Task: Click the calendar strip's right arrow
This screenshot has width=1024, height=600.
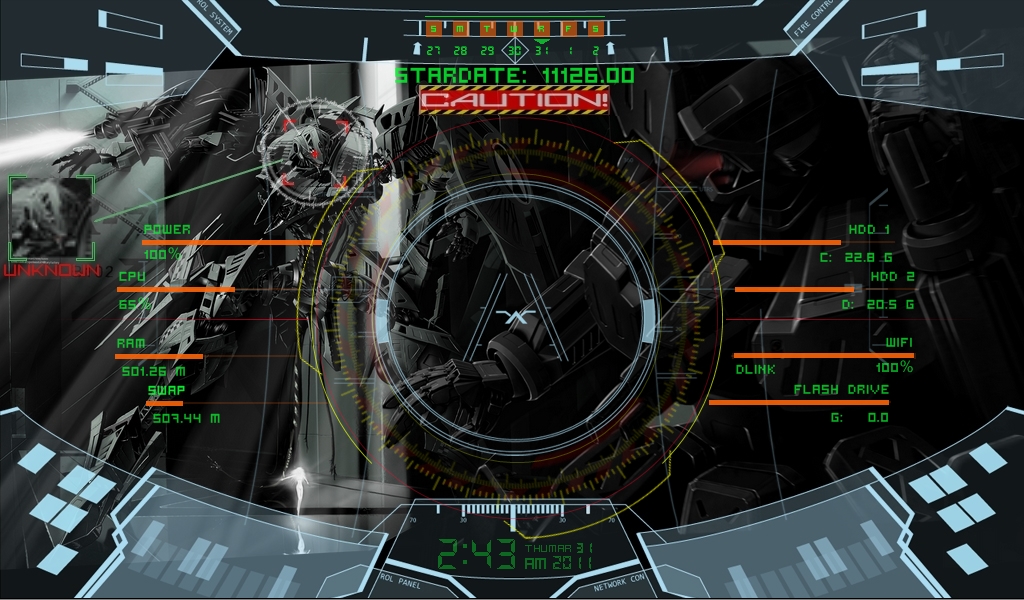Action: coord(609,49)
